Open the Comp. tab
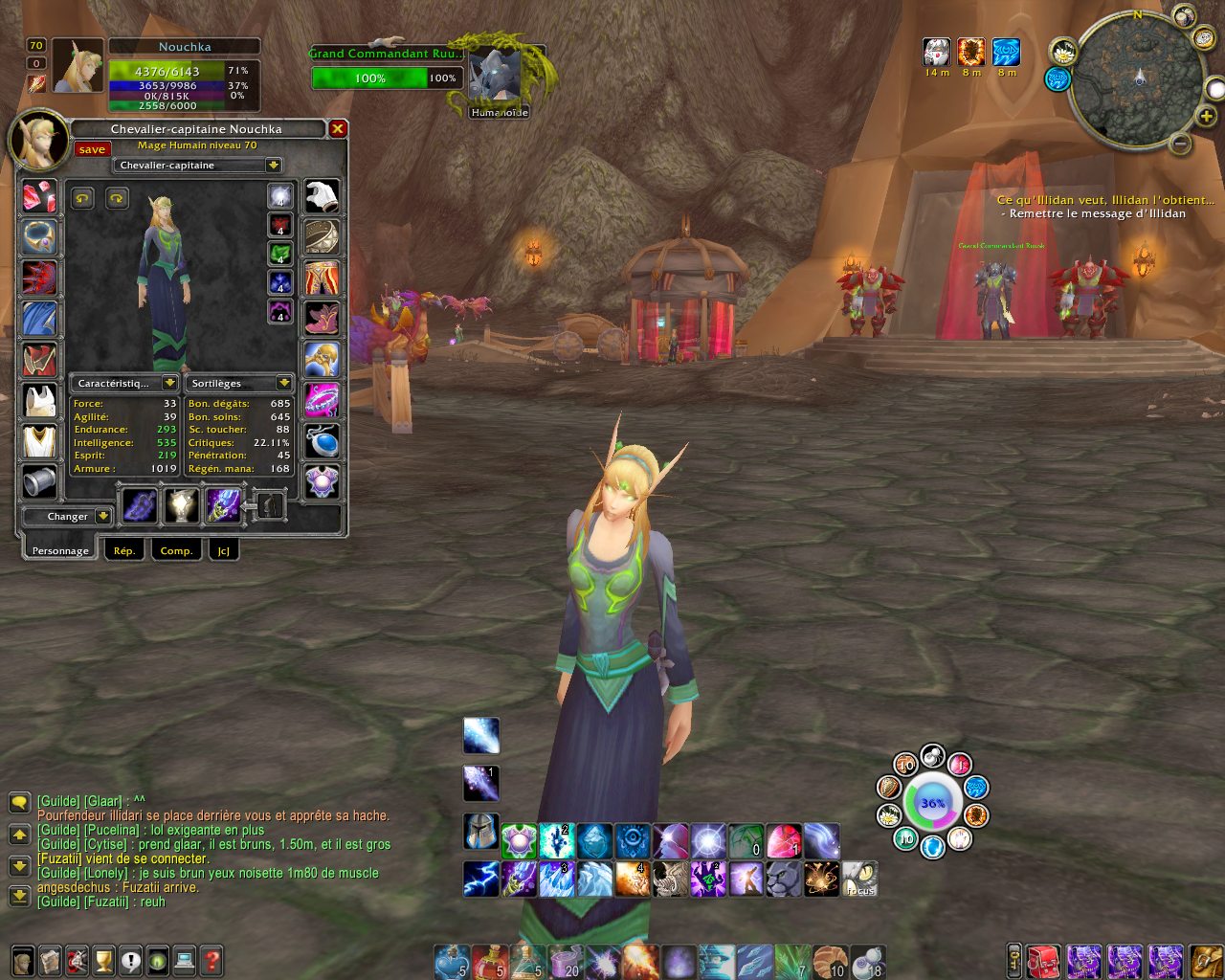The height and width of the screenshot is (980, 1225). coord(176,550)
